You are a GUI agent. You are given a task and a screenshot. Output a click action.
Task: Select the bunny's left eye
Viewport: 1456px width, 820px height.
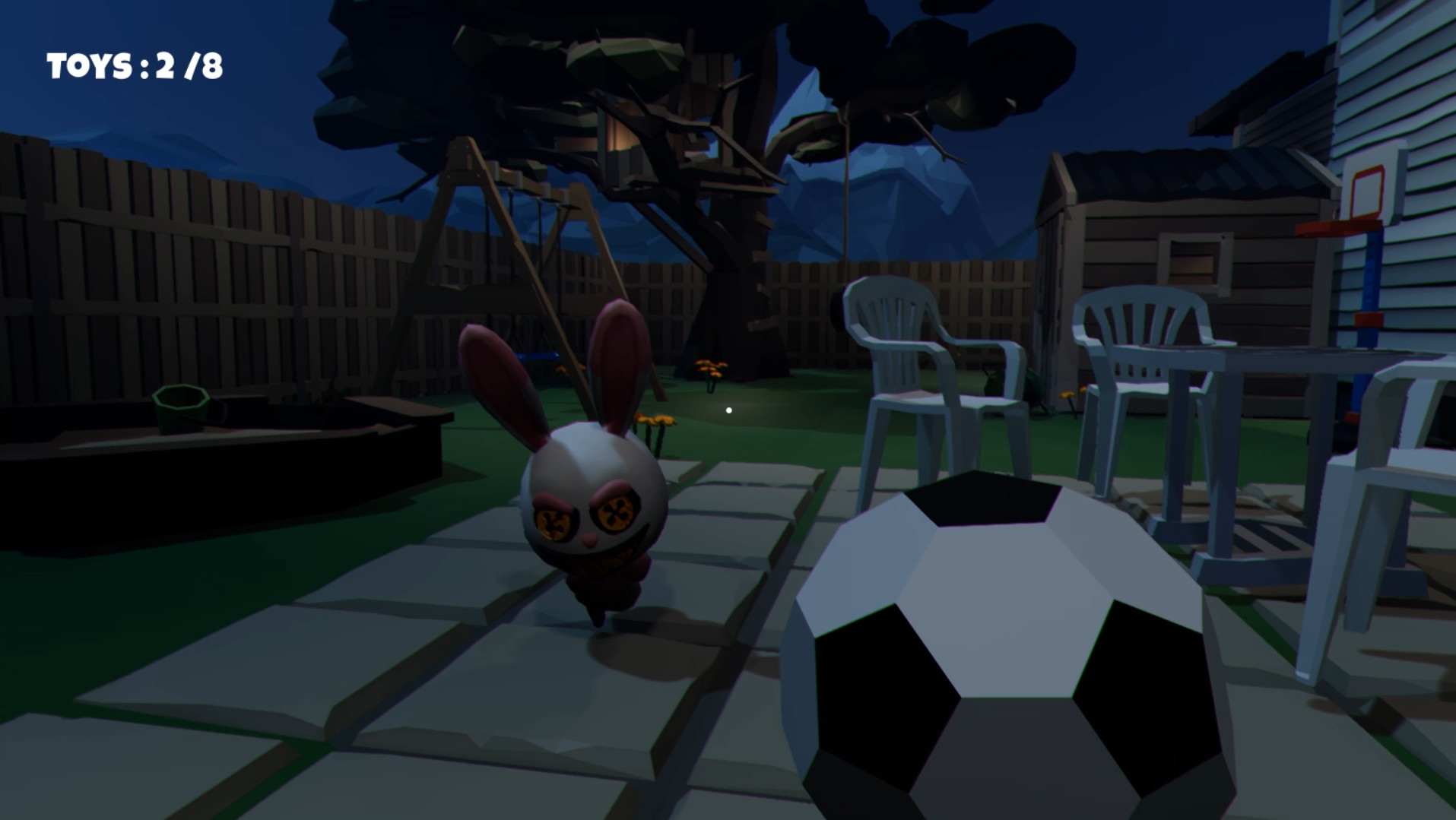(551, 521)
